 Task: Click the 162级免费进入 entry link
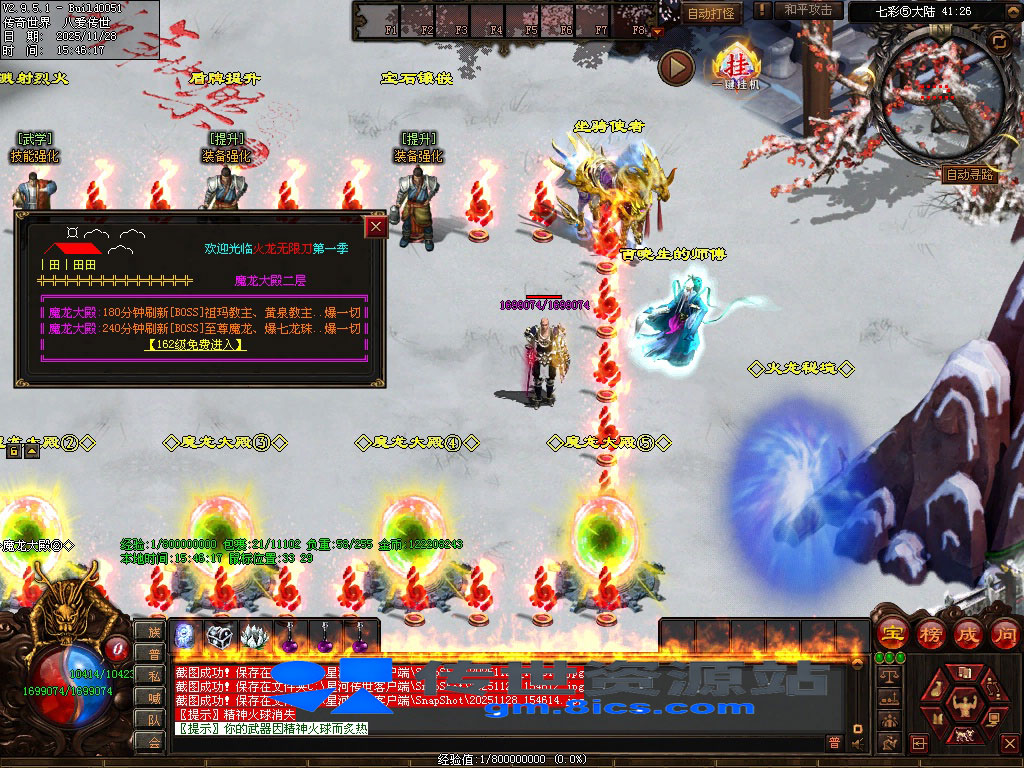point(196,345)
